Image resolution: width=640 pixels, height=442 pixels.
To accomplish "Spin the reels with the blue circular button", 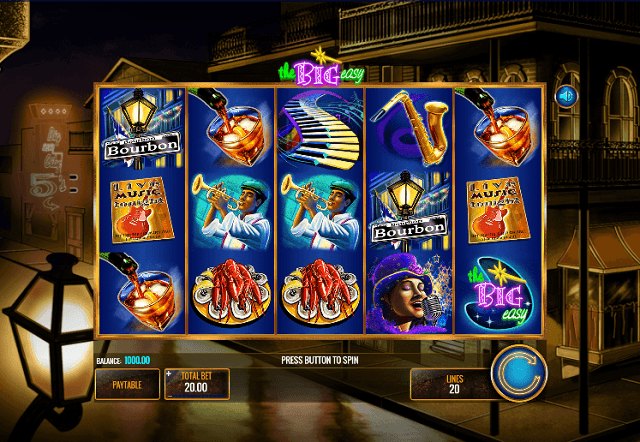I will coord(519,371).
